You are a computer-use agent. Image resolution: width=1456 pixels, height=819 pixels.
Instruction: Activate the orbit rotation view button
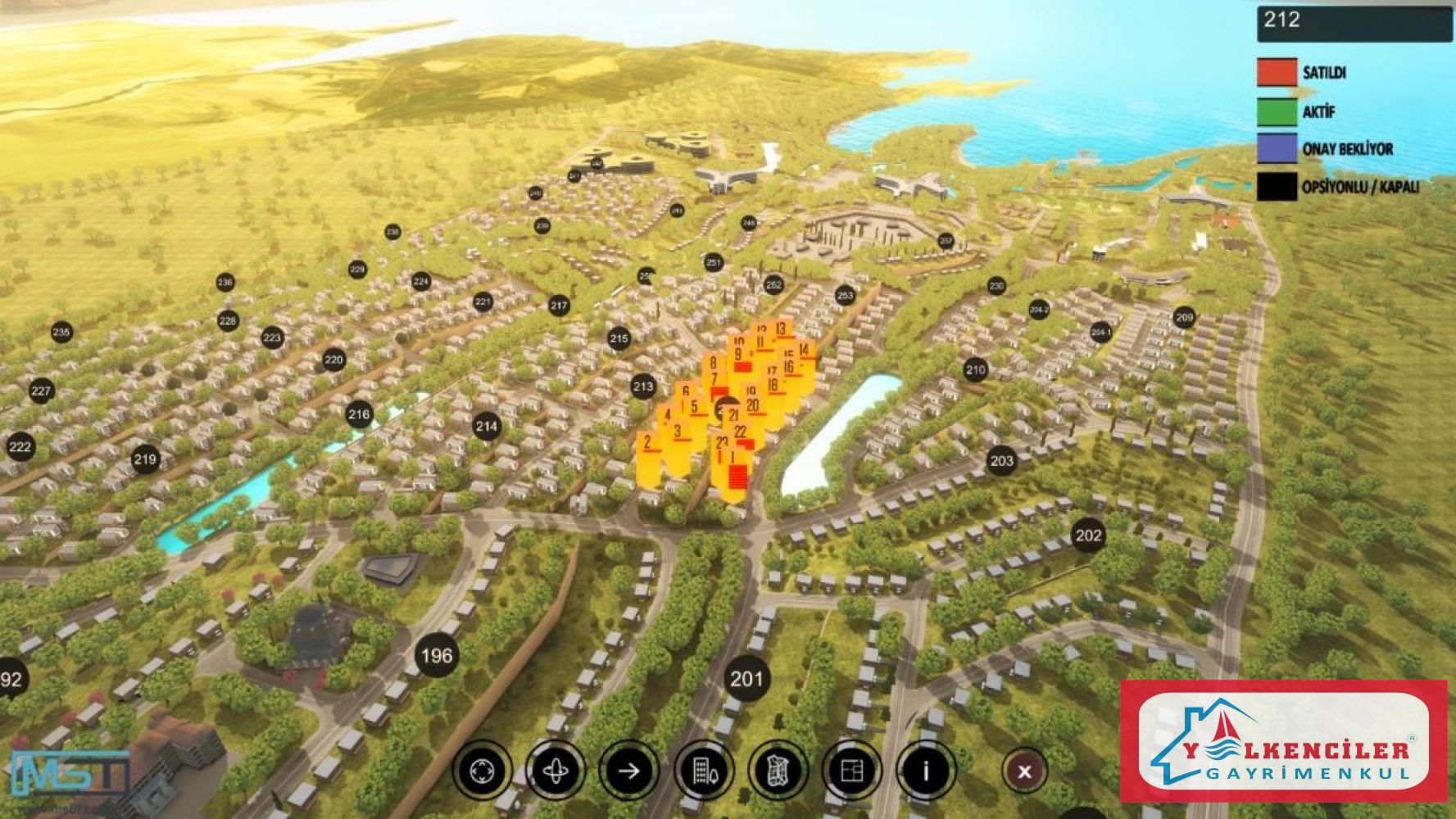click(556, 771)
